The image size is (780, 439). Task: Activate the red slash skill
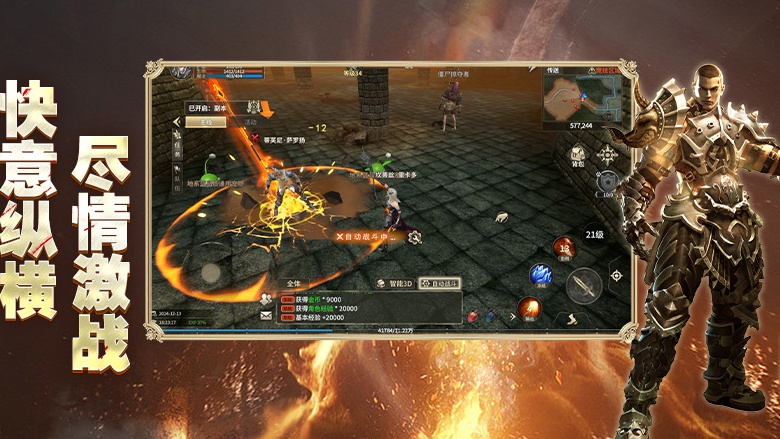pos(565,246)
